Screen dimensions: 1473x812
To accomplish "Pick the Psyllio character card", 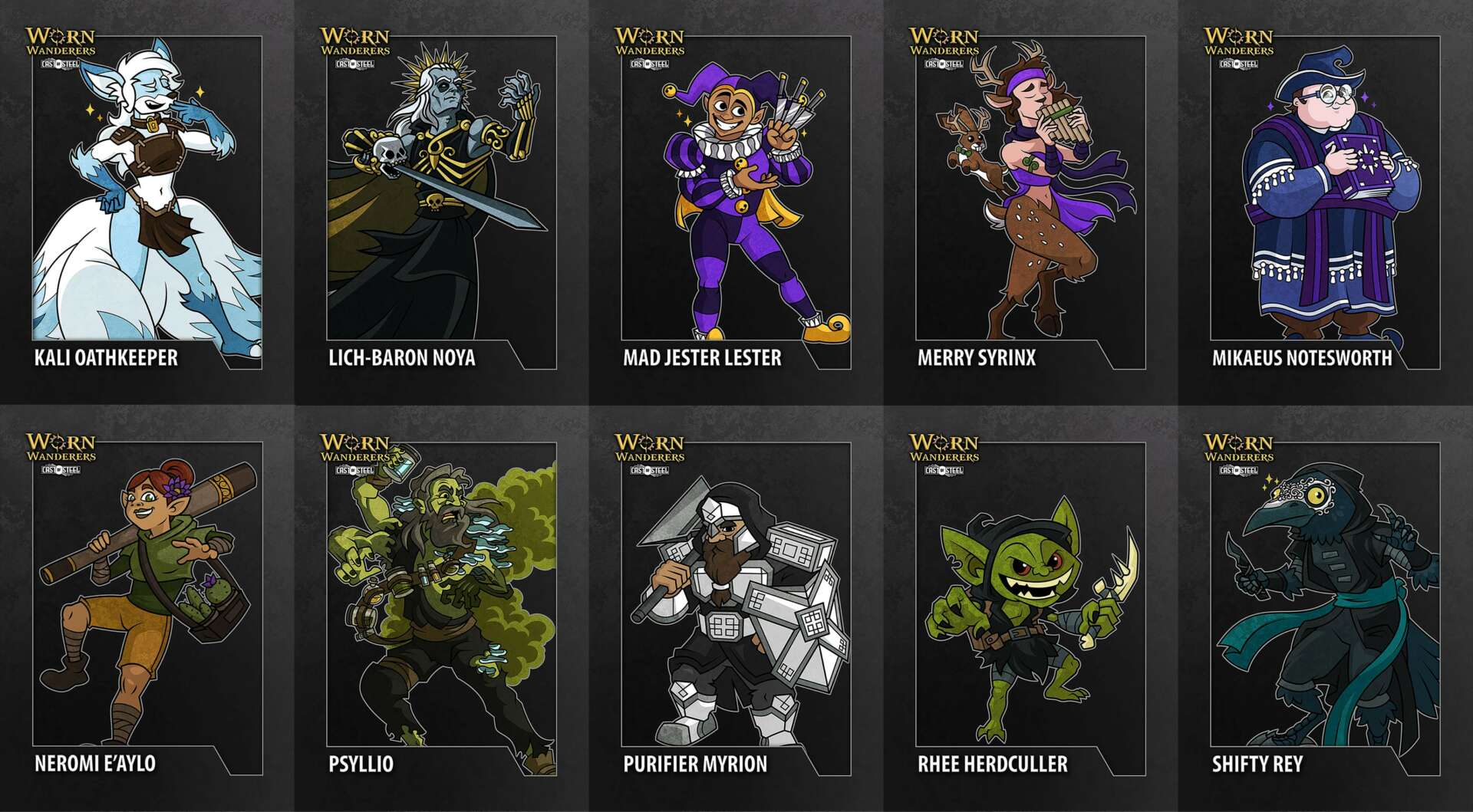I will 441,607.
